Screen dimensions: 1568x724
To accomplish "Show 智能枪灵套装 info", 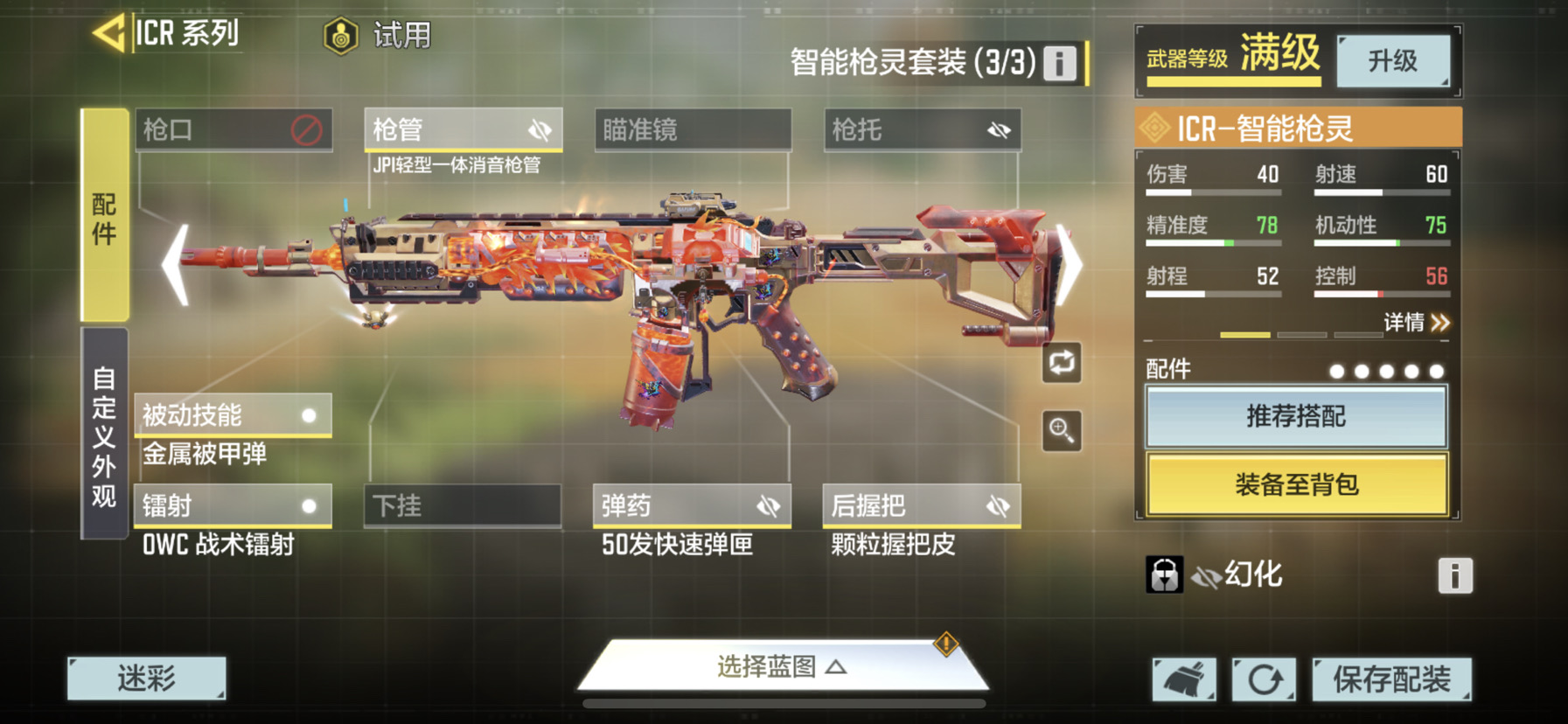I will [1059, 63].
